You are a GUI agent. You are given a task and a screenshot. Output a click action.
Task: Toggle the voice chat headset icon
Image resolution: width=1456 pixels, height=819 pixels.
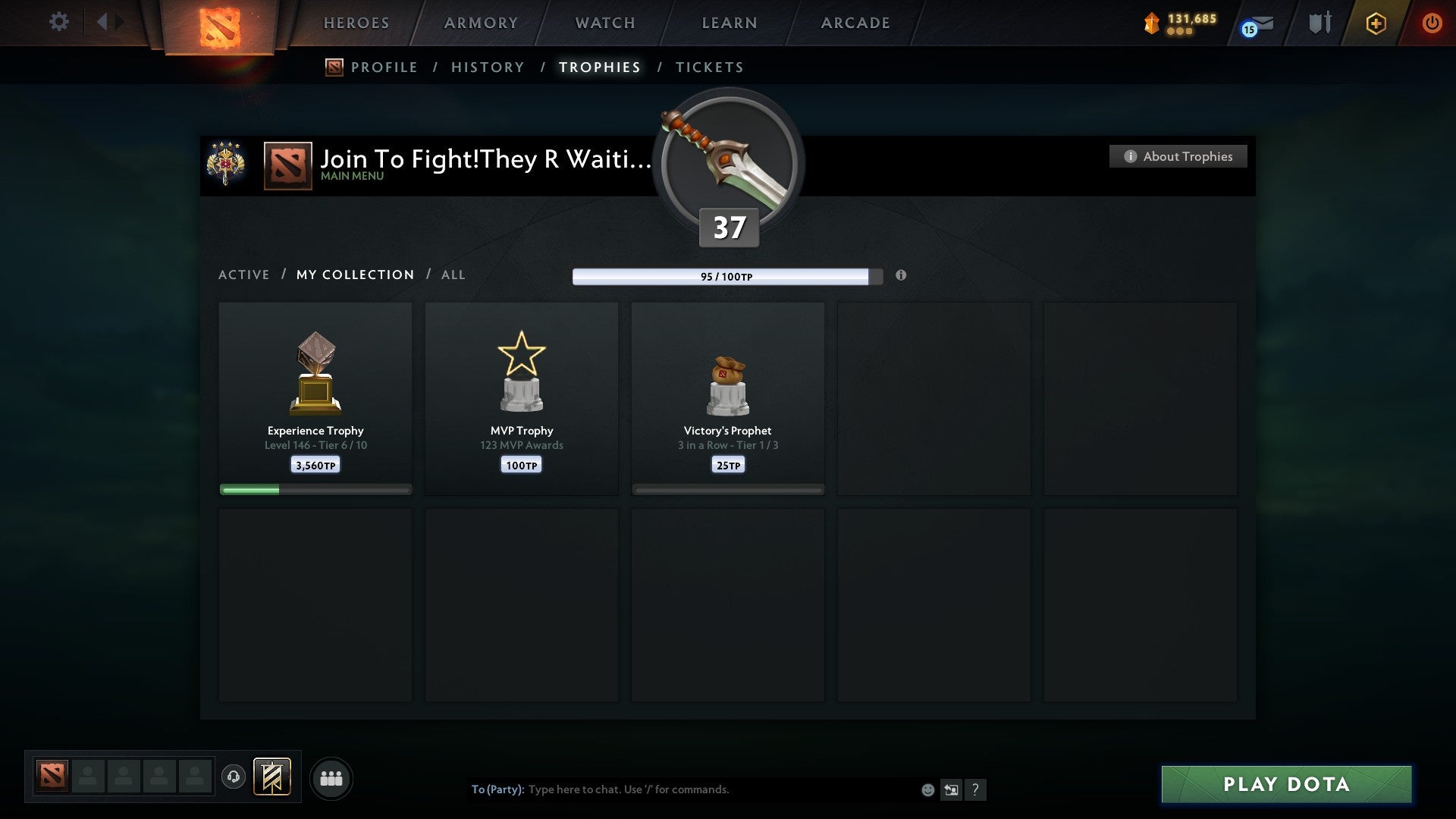coord(234,778)
